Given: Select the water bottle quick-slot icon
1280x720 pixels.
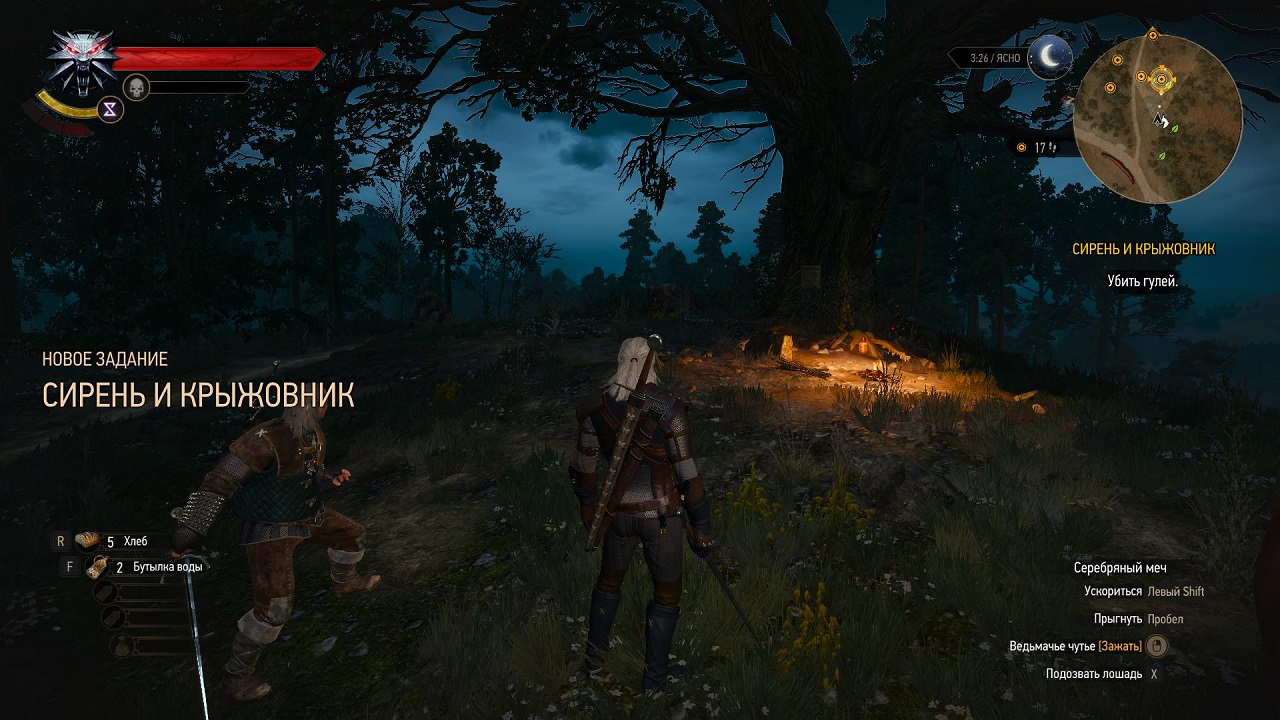Looking at the screenshot, I should [96, 567].
